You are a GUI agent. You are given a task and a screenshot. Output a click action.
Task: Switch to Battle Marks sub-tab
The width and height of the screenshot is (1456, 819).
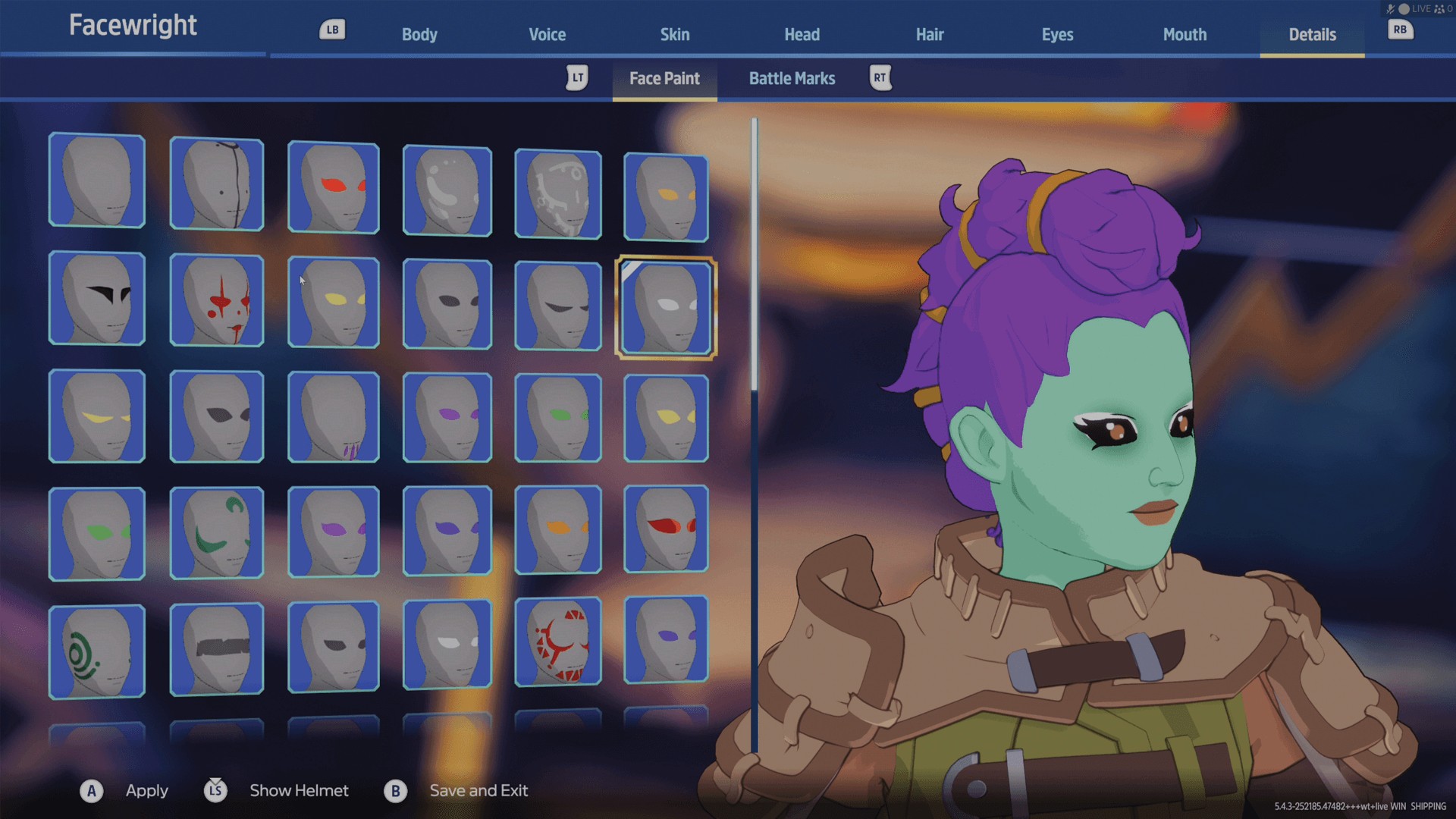click(x=792, y=79)
